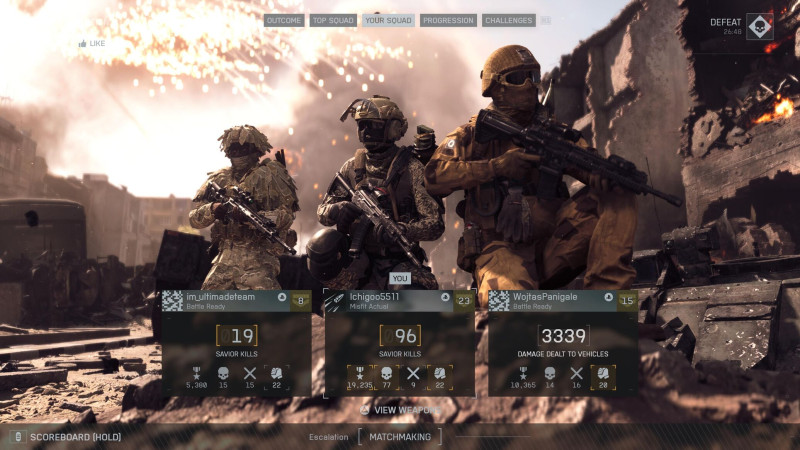
Task: Open View Weapons
Action: [399, 409]
